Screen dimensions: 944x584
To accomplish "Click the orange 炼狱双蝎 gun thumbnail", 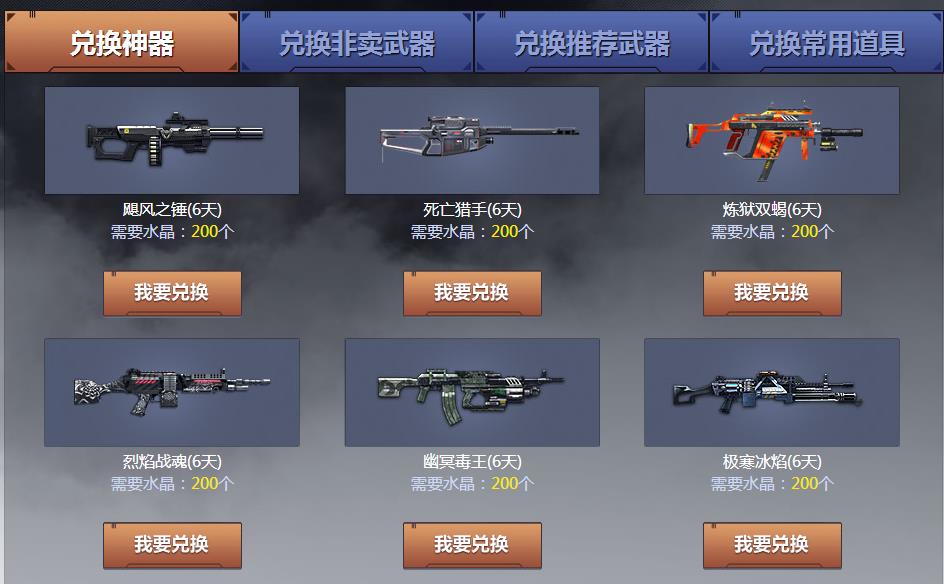I will point(772,140).
